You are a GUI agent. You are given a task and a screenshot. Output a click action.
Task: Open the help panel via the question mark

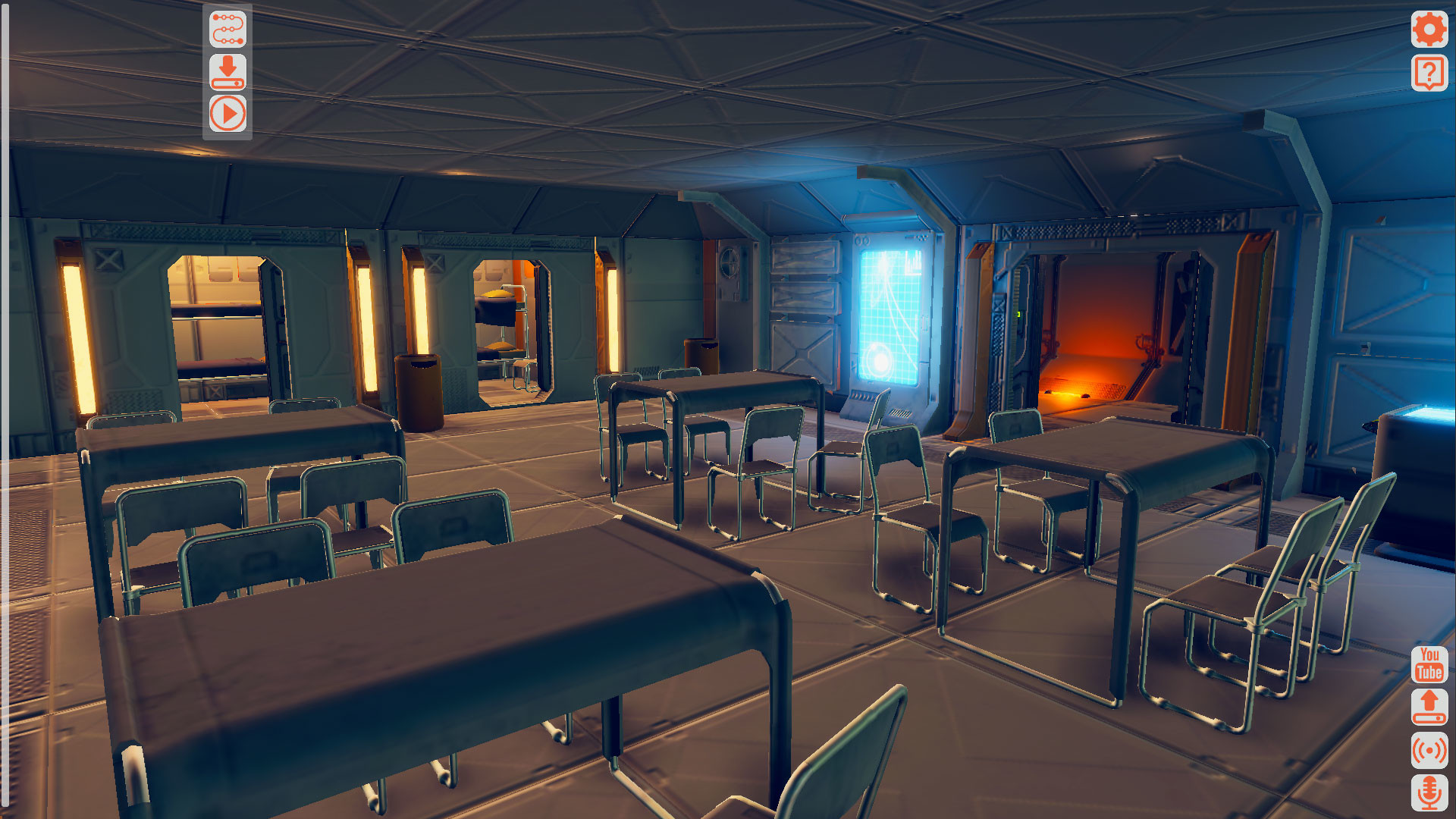pos(1429,74)
